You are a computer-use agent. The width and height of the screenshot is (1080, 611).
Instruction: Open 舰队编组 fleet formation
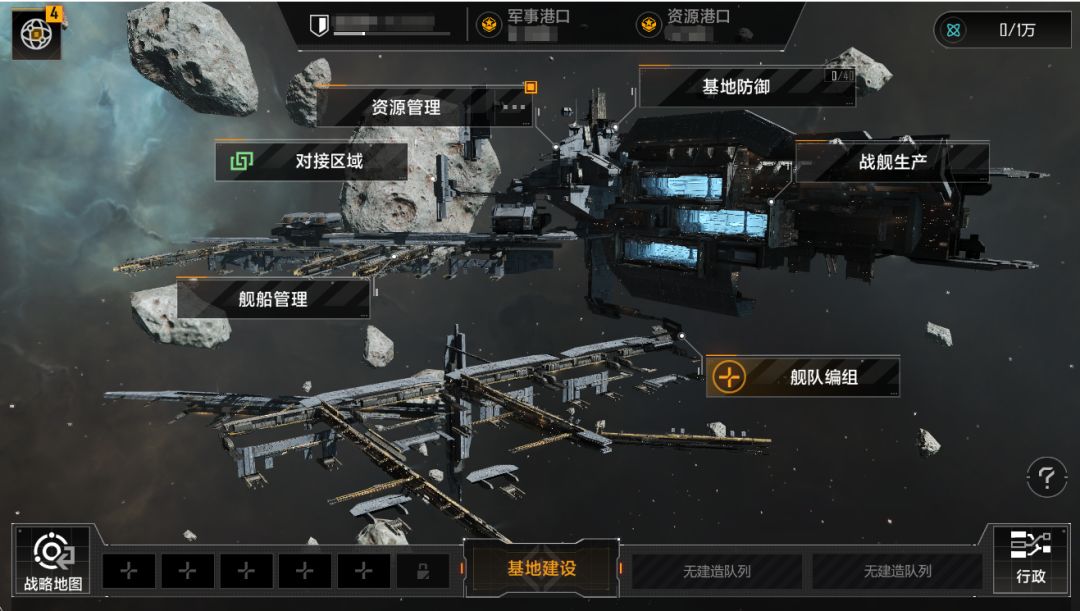point(802,377)
